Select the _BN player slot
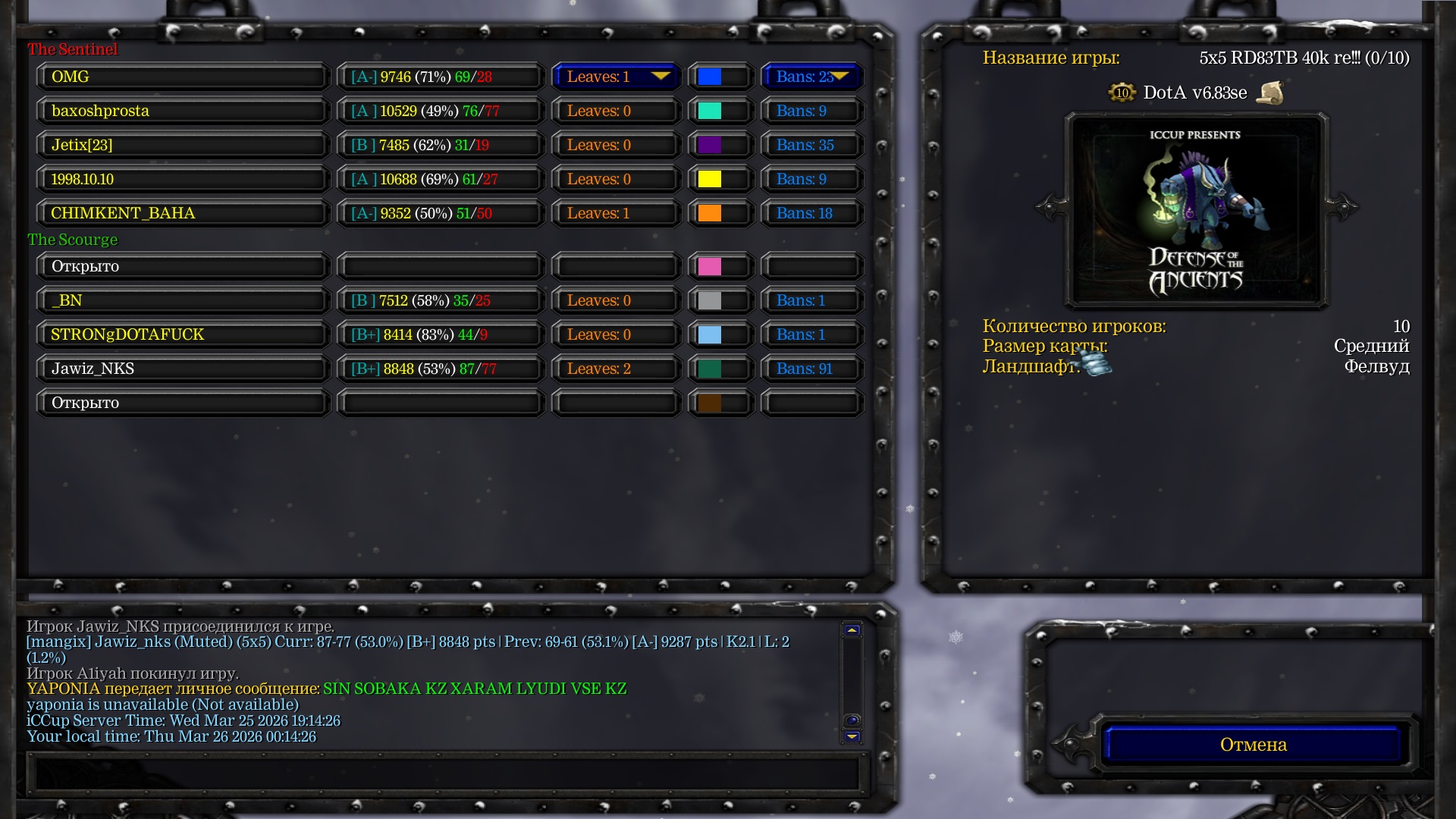The height and width of the screenshot is (819, 1456). click(182, 300)
